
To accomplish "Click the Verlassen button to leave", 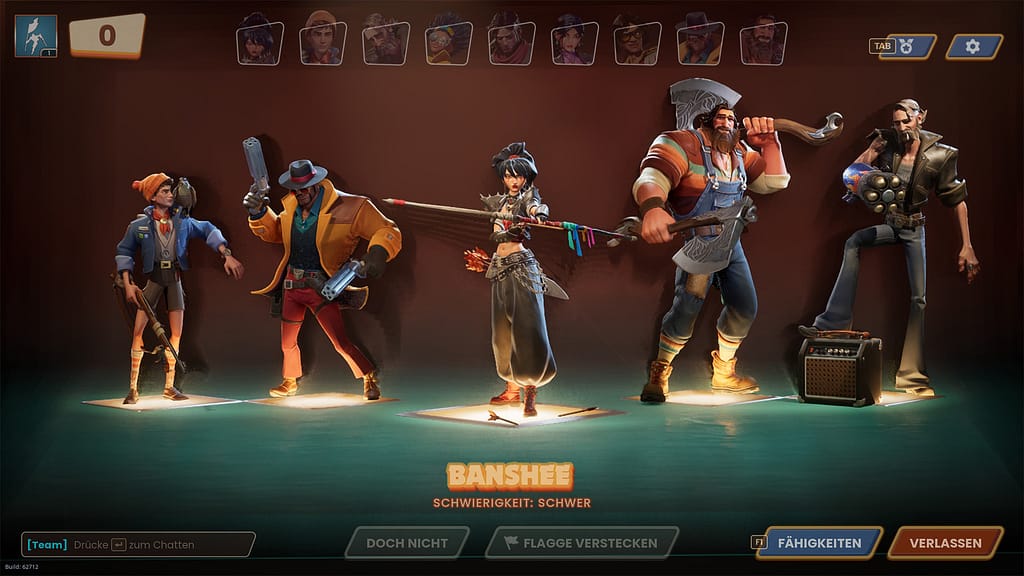I will click(x=945, y=543).
